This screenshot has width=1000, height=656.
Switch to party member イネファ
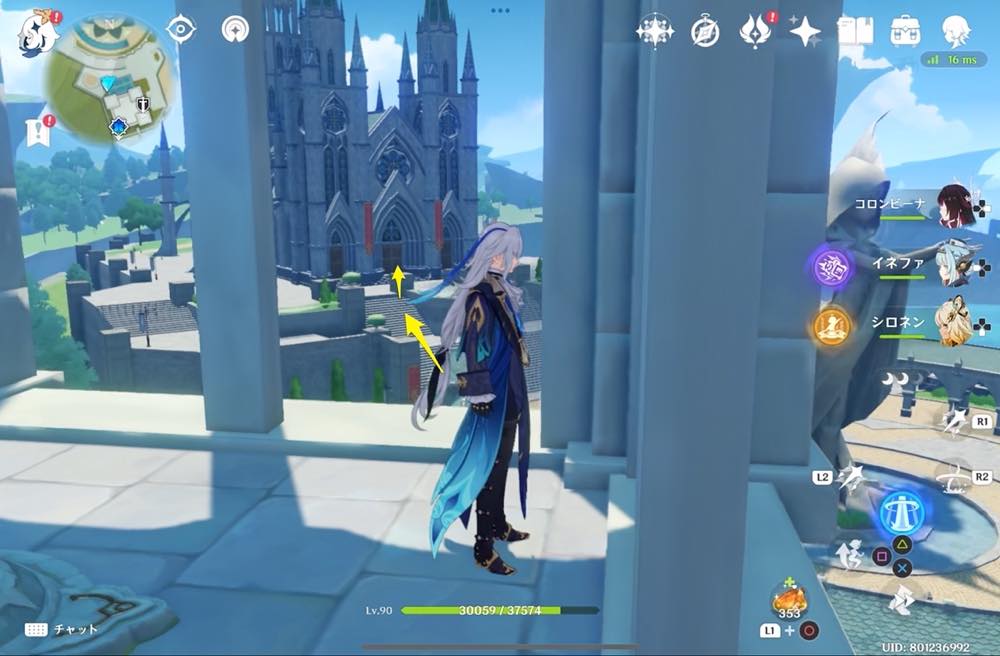tap(954, 264)
